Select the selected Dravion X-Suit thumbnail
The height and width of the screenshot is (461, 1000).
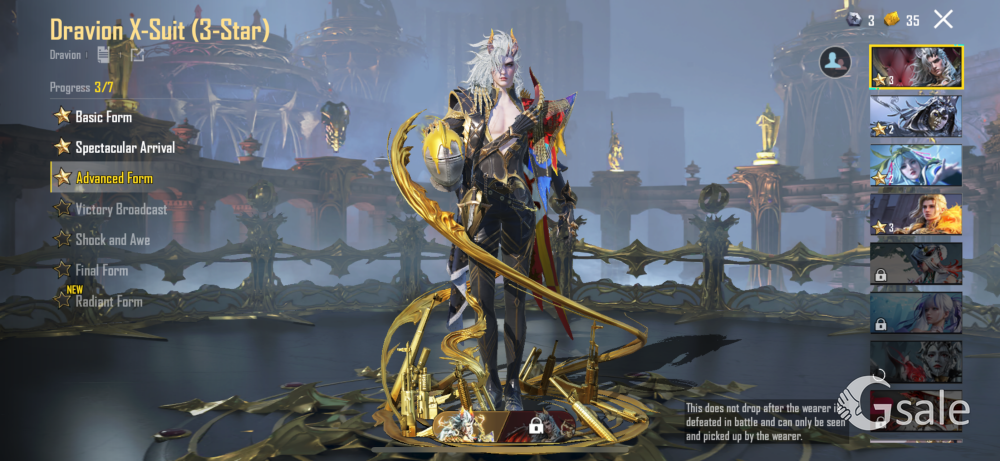[x=916, y=67]
